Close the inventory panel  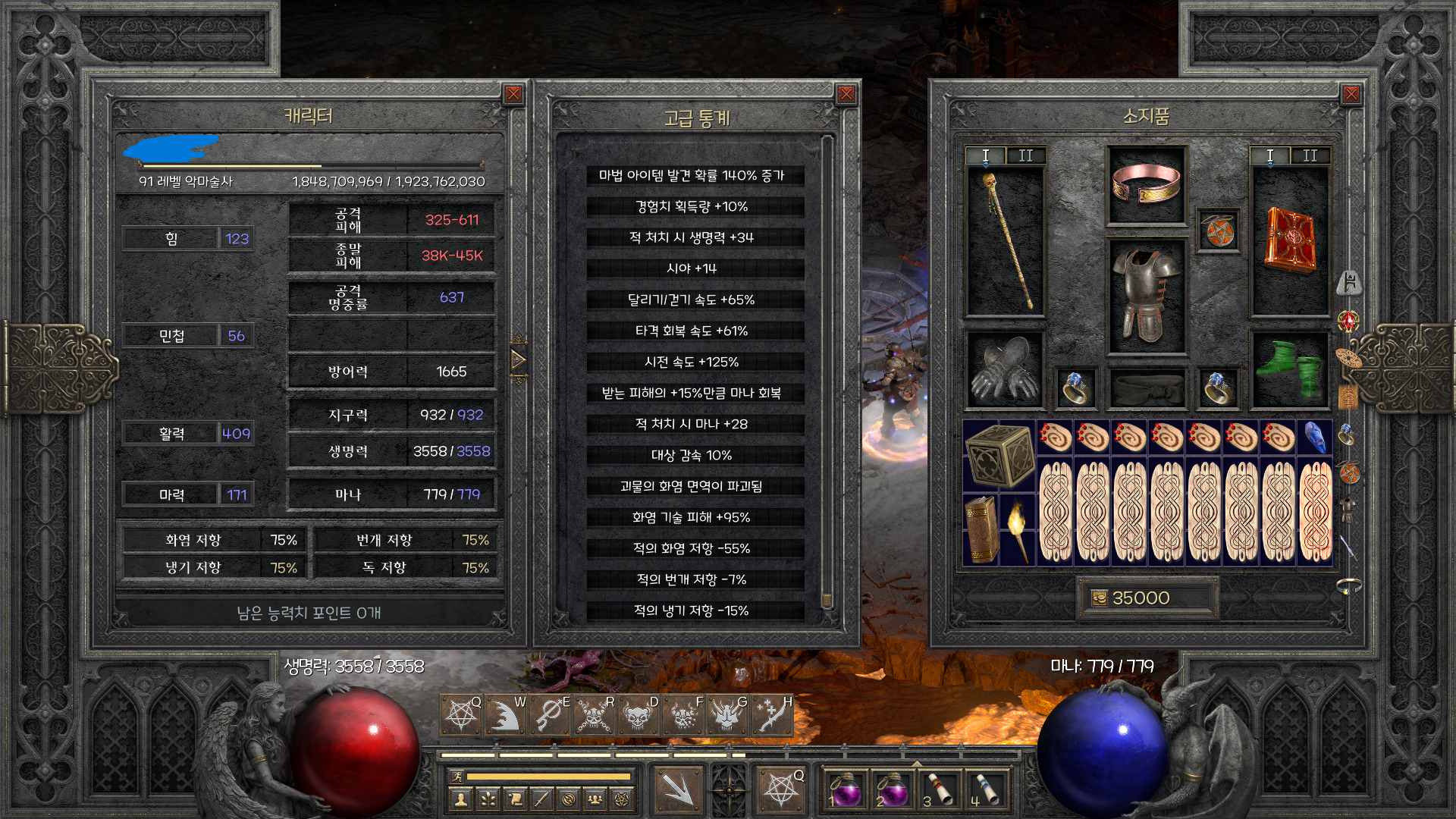point(1351,94)
